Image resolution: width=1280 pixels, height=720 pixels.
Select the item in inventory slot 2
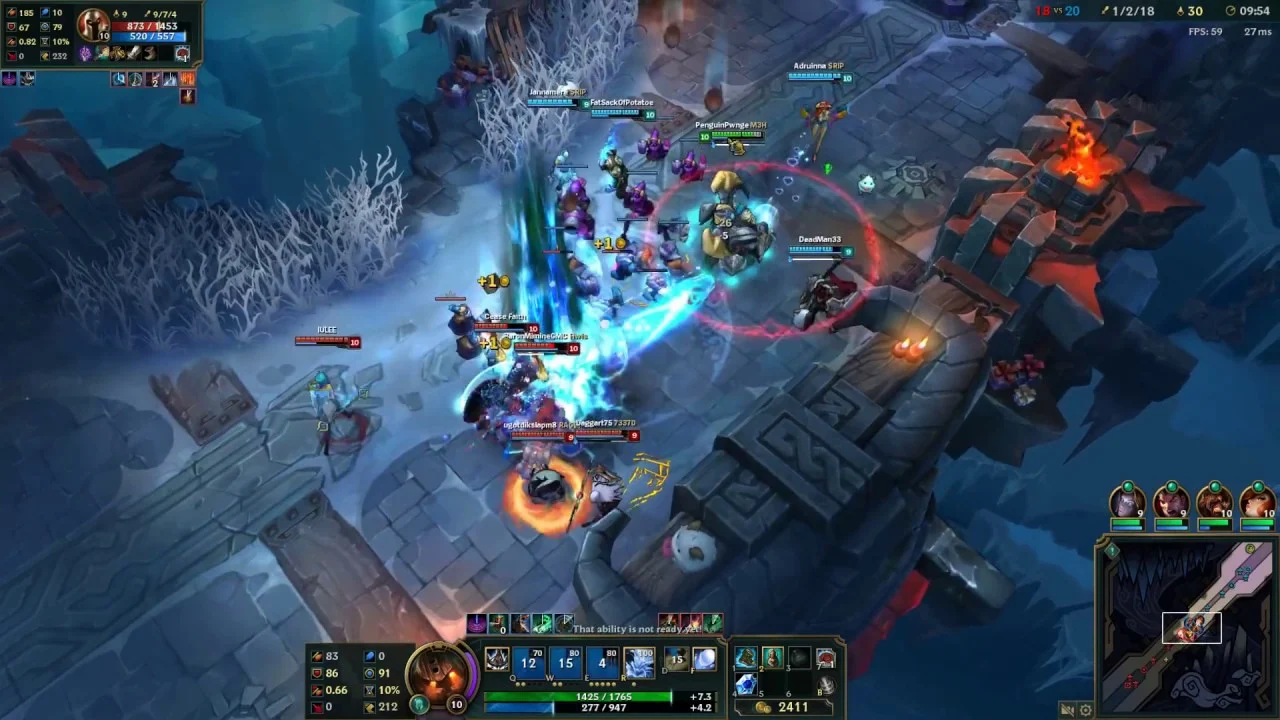pos(772,658)
